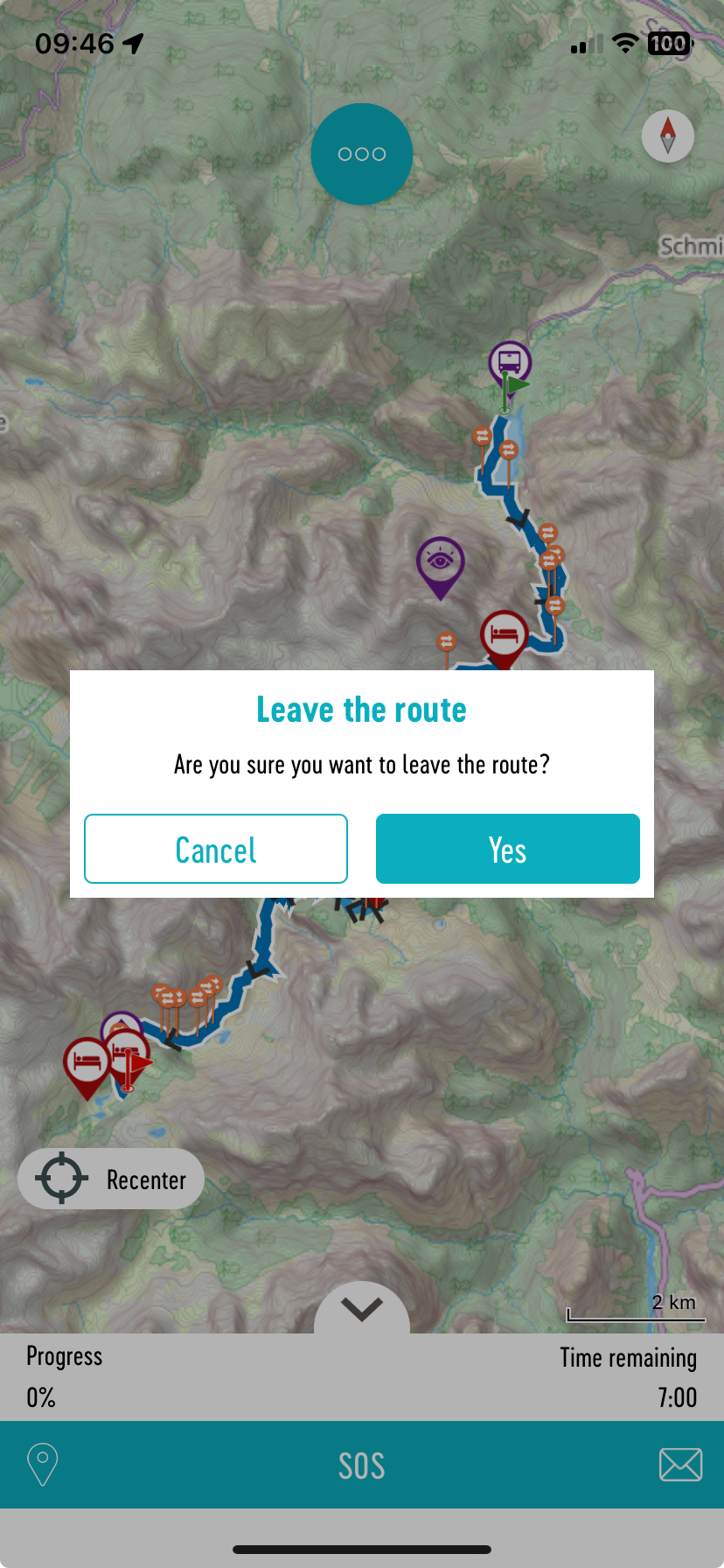Select the purple bus stop marker
This screenshot has width=724, height=1568.
(x=510, y=360)
